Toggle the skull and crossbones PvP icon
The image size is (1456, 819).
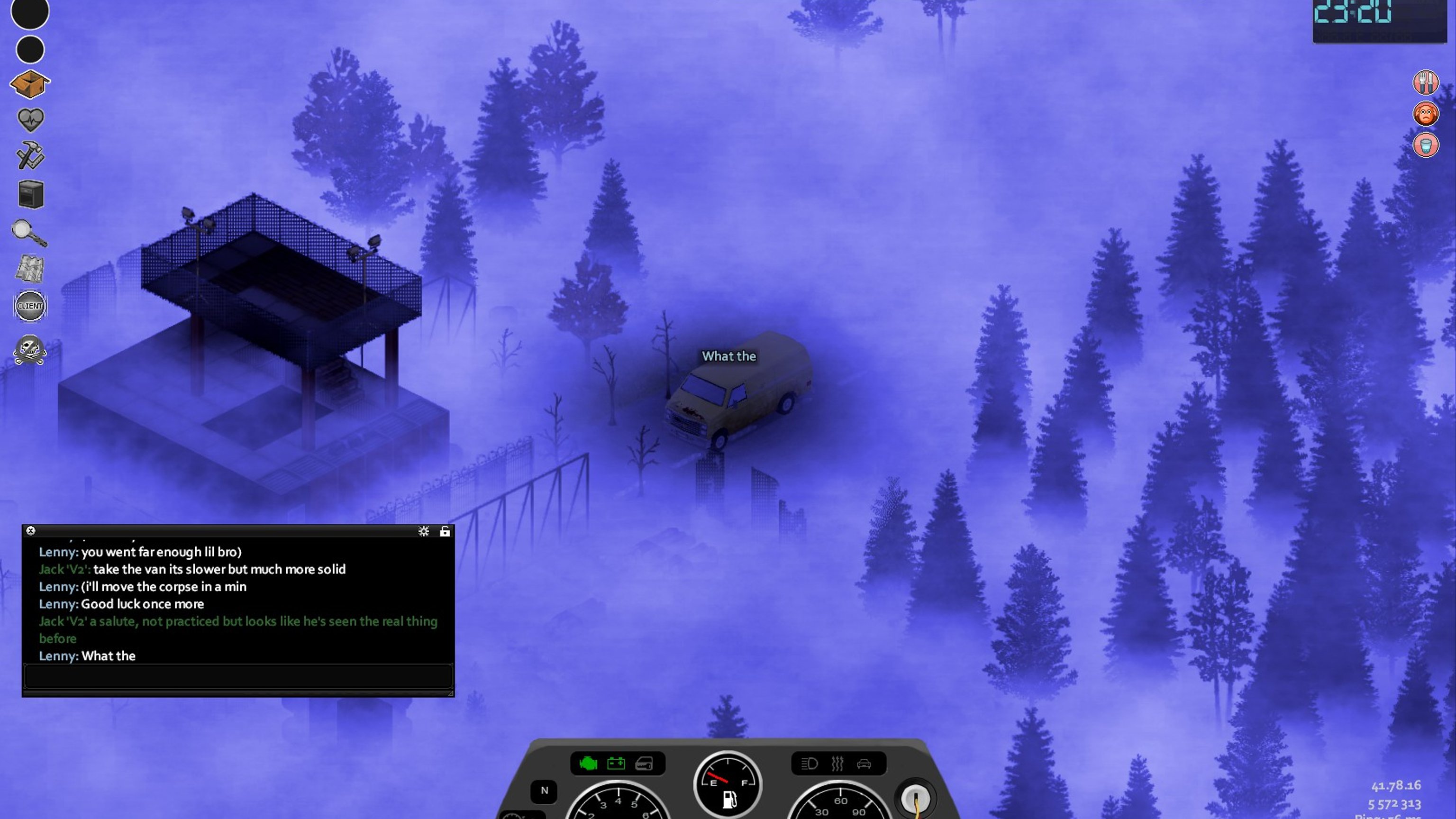[x=30, y=350]
